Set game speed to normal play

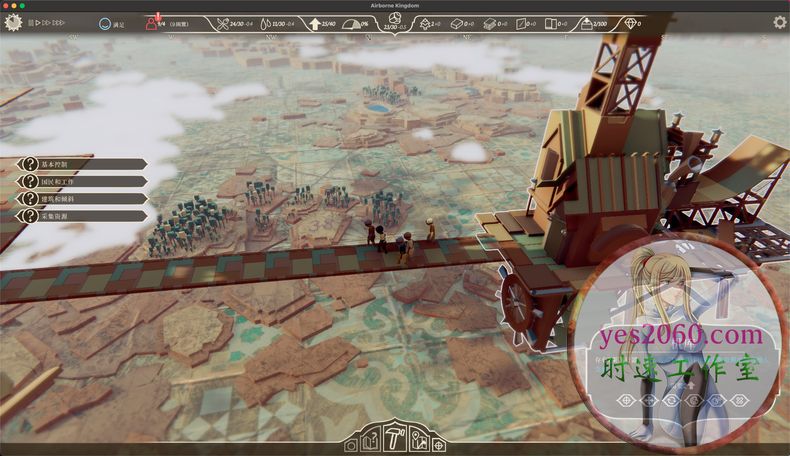pyautogui.click(x=39, y=22)
